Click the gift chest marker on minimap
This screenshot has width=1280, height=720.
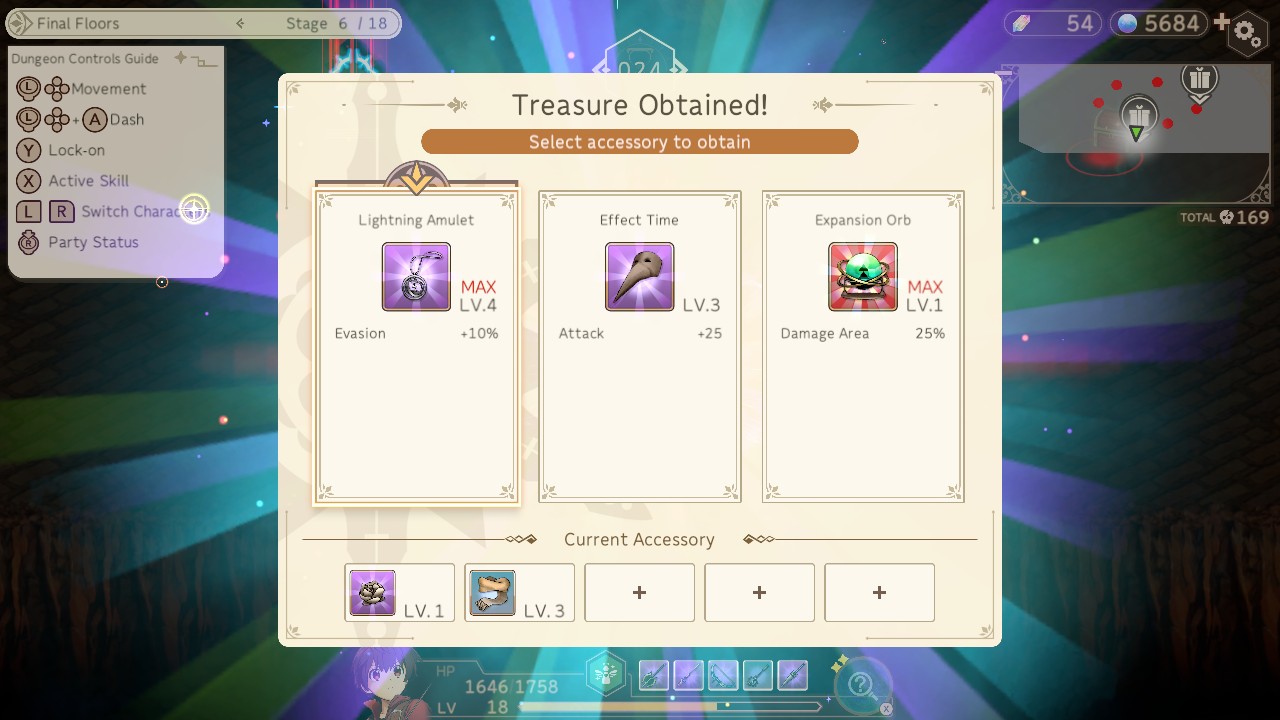click(x=1137, y=113)
